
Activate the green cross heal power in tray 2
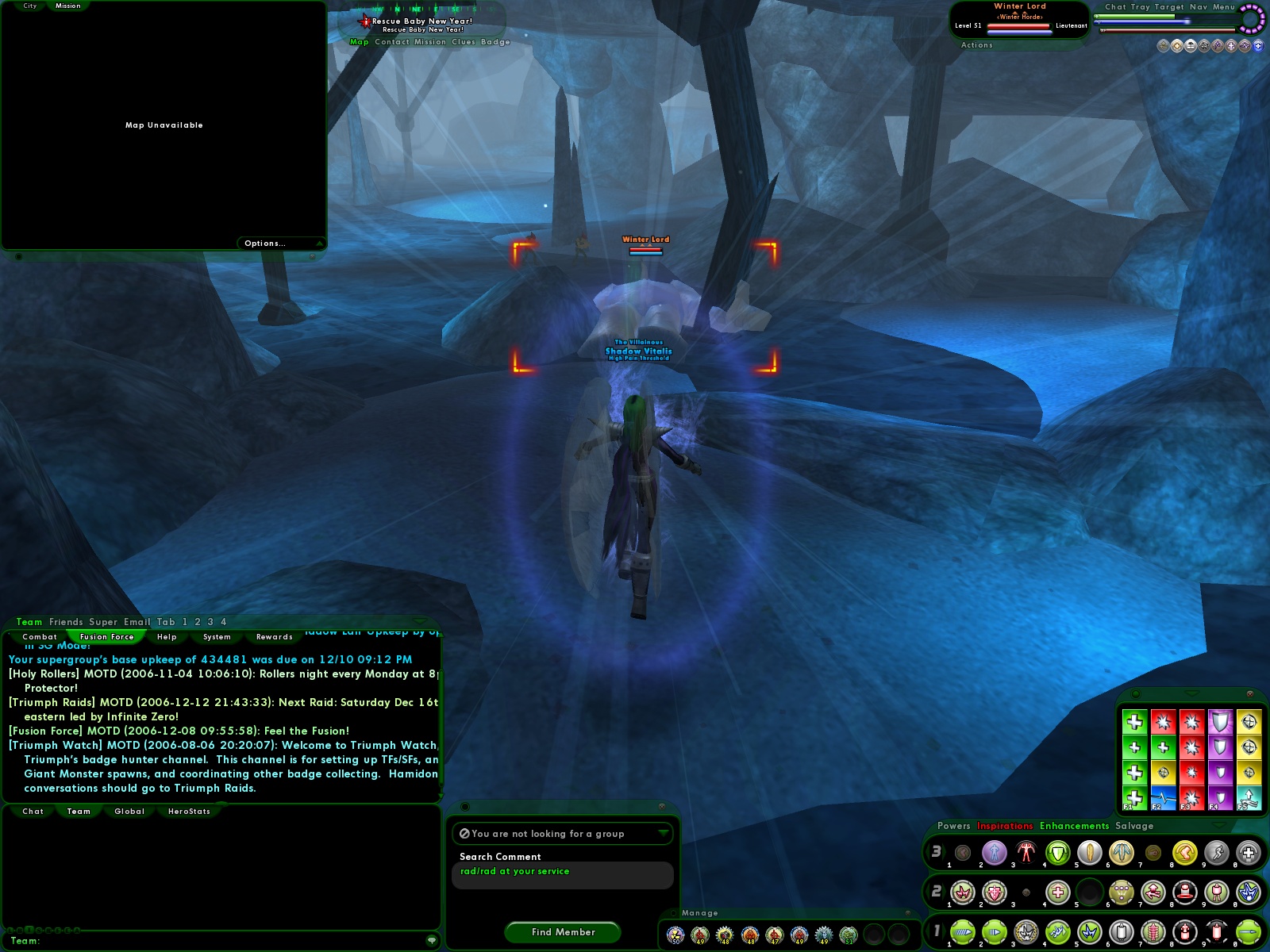click(1057, 892)
